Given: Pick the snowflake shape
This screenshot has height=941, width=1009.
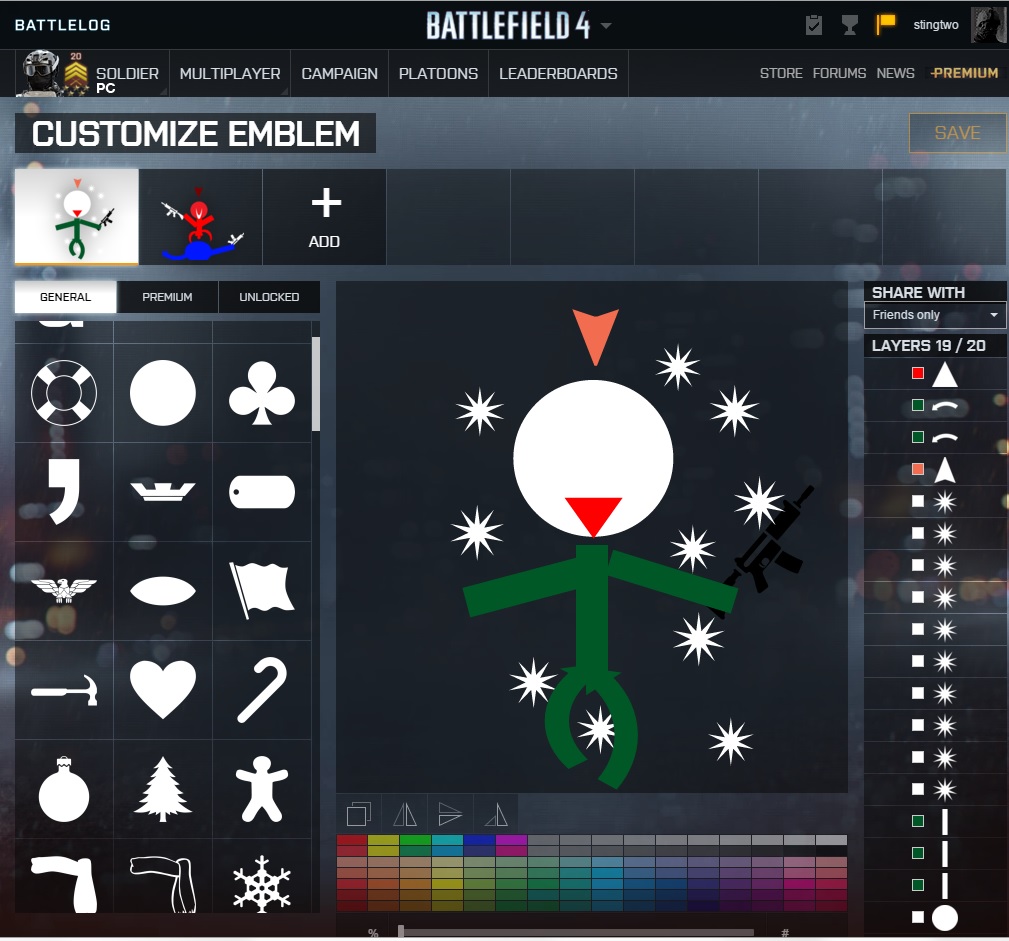Looking at the screenshot, I should (x=262, y=884).
